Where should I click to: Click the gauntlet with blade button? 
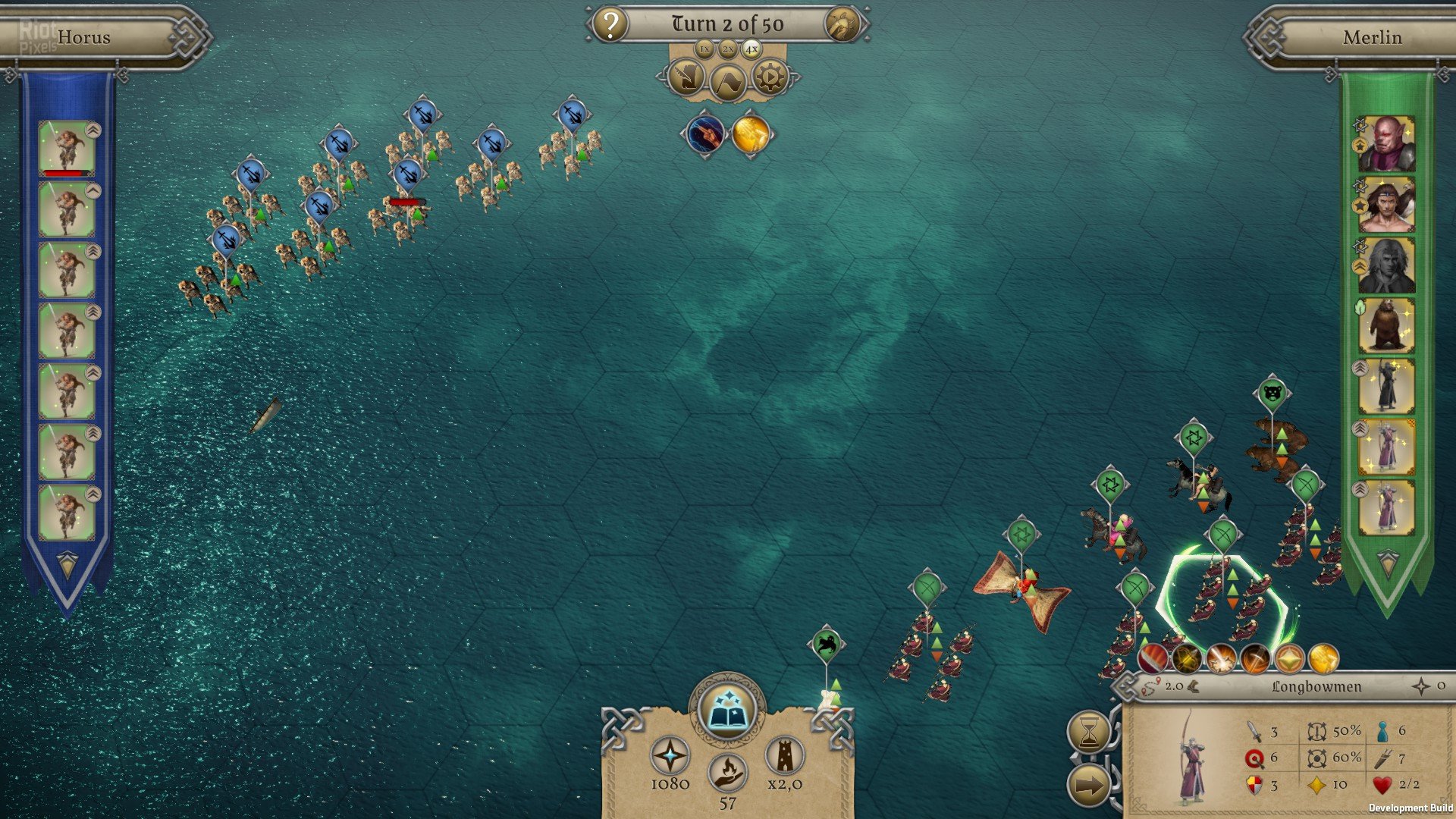coord(686,77)
